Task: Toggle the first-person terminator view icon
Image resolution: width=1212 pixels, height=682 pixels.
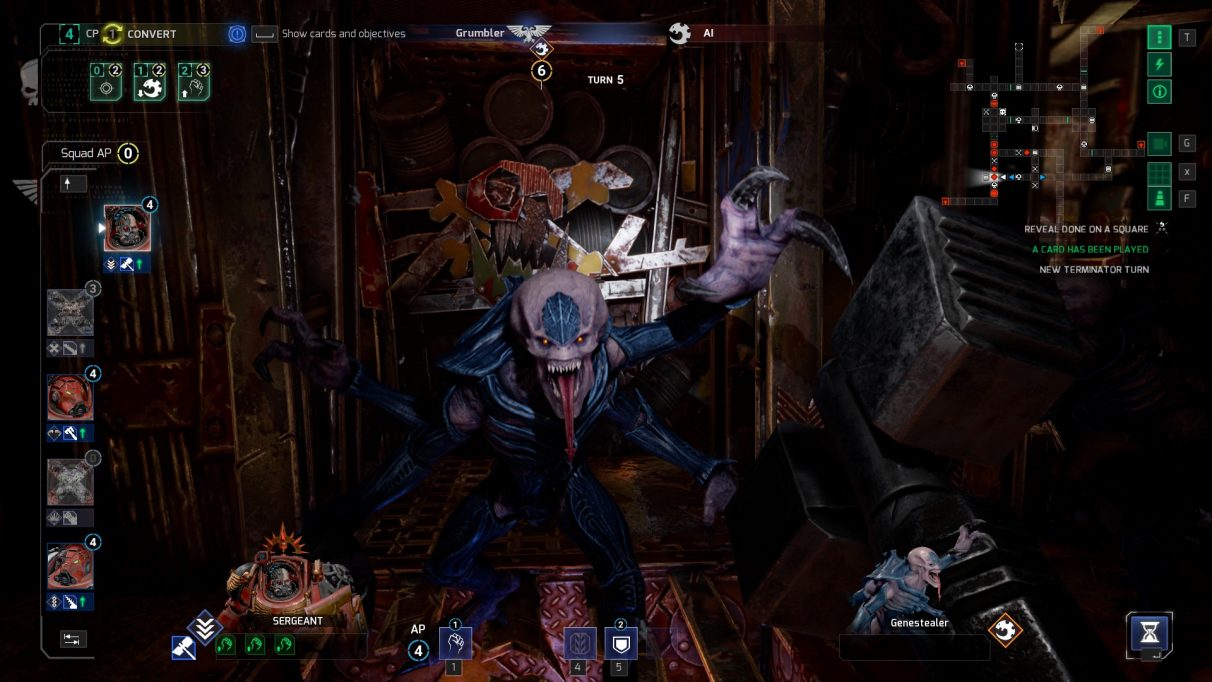Action: (x=1159, y=198)
